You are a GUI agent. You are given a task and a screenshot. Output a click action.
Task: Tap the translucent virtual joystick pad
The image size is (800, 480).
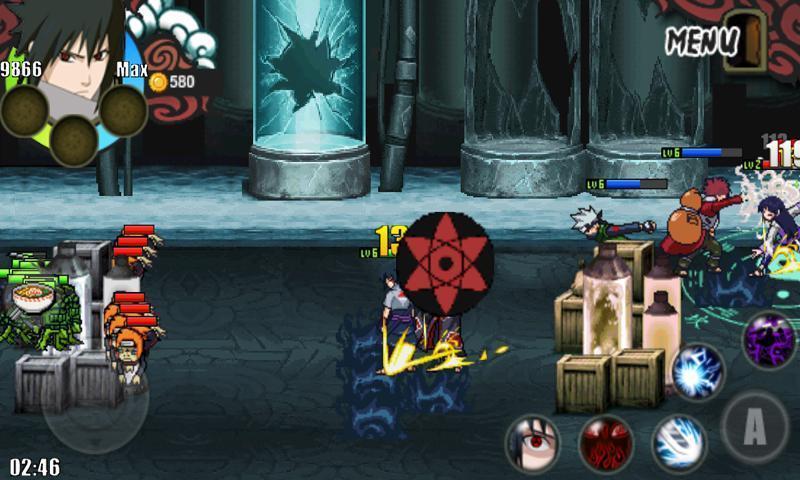95,402
